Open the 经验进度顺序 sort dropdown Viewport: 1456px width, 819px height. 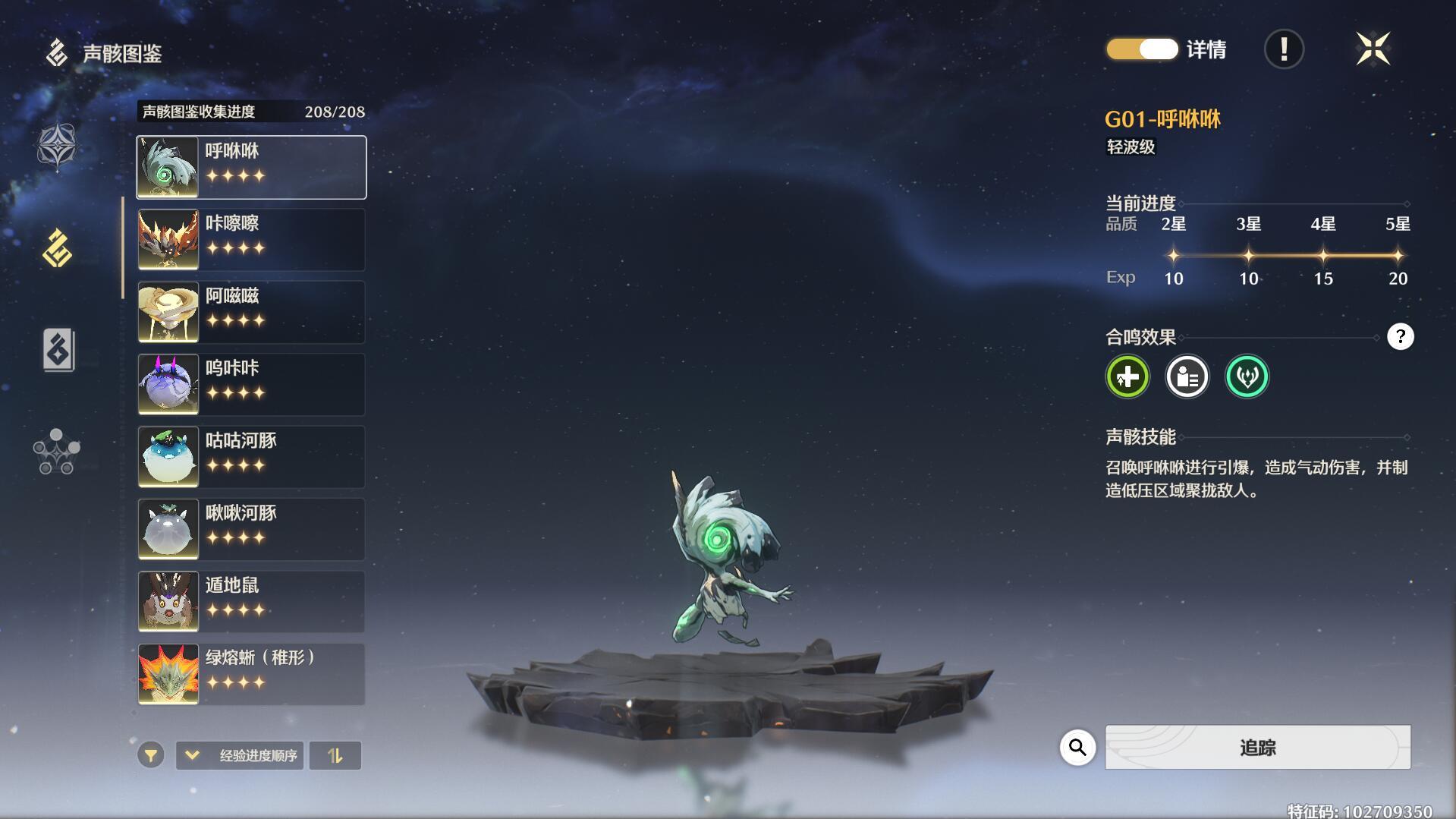coord(240,755)
